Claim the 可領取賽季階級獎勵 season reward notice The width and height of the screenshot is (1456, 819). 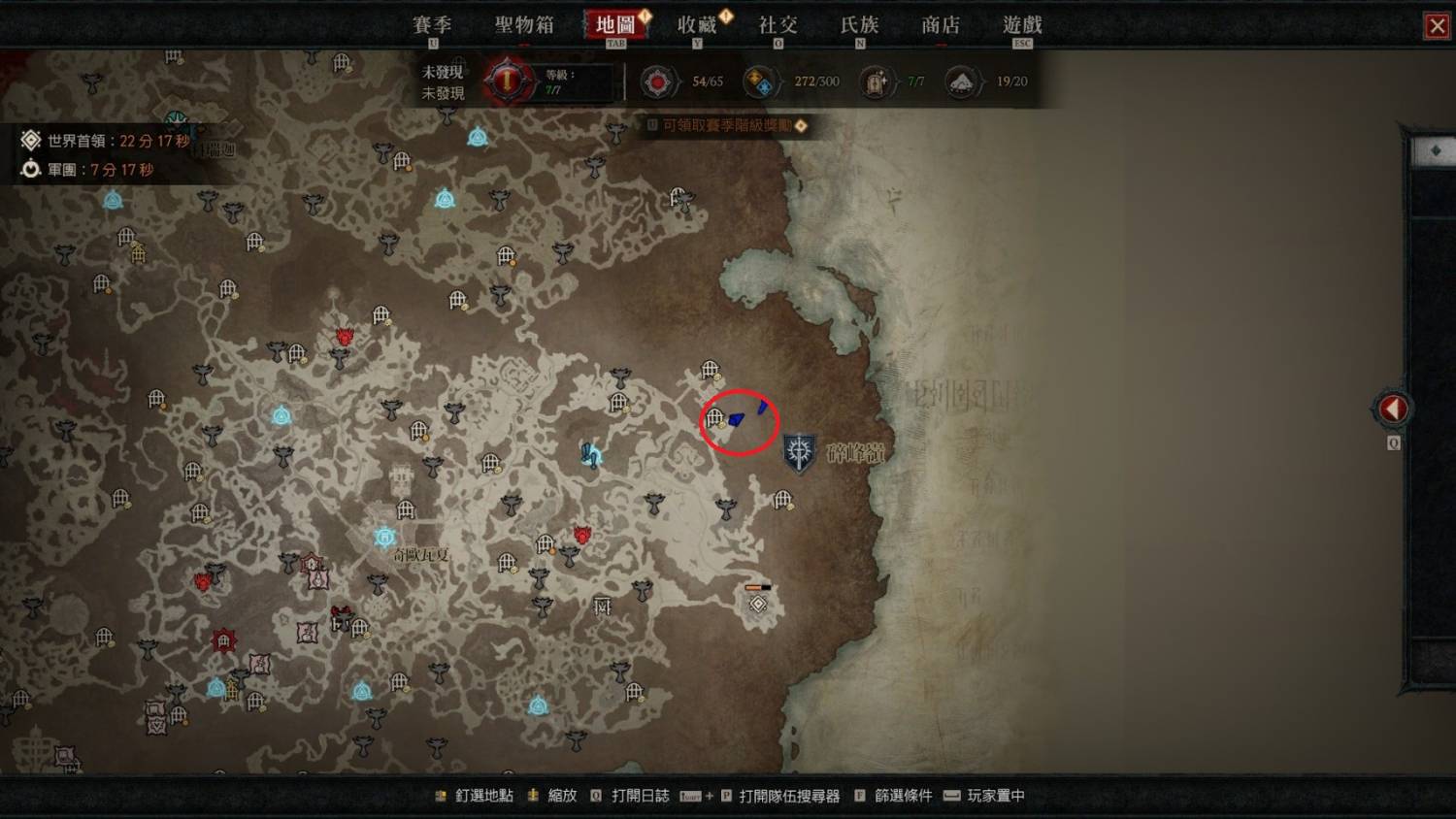pyautogui.click(x=728, y=125)
